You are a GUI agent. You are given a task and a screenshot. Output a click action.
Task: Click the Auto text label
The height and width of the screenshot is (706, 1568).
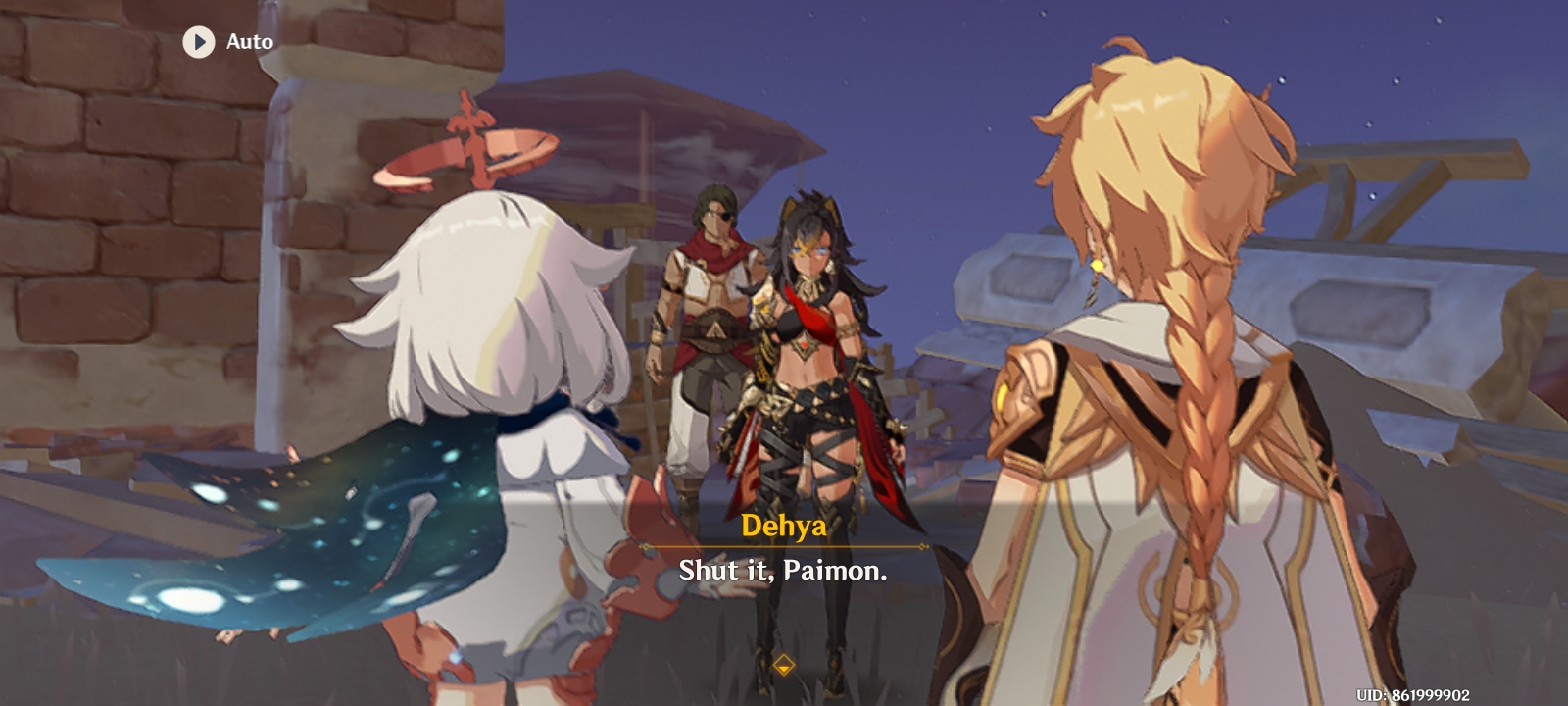pyautogui.click(x=251, y=42)
